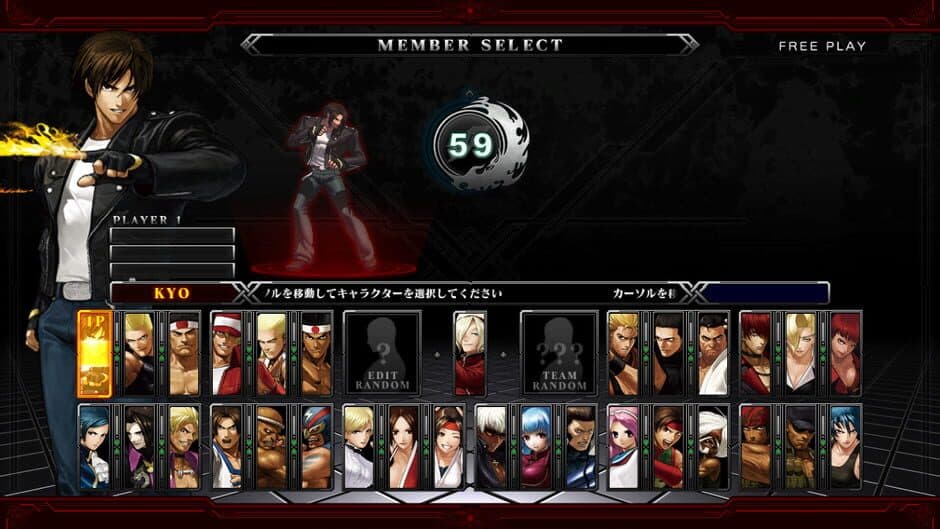Select Kim Kaphwan's portrait

[x=227, y=447]
